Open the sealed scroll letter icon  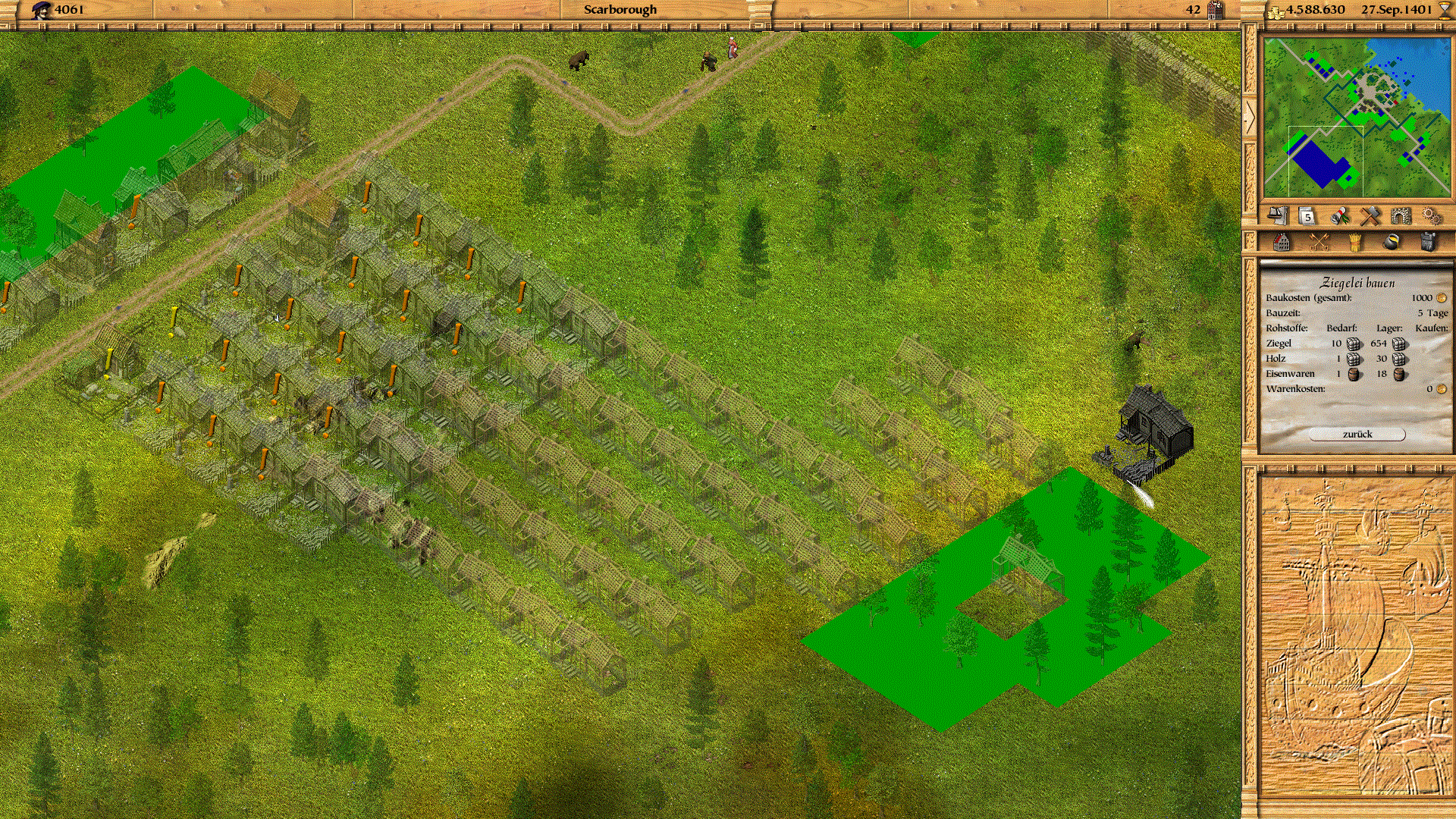(1339, 216)
